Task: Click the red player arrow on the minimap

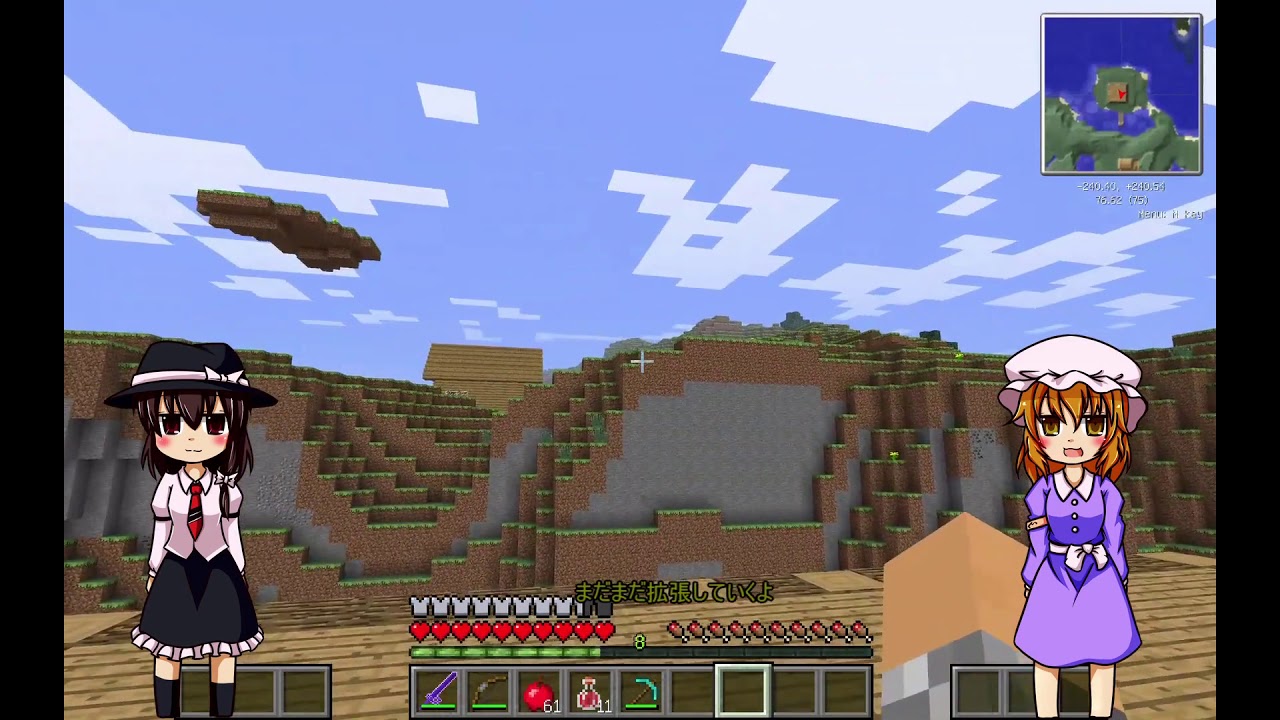Action: point(1122,94)
